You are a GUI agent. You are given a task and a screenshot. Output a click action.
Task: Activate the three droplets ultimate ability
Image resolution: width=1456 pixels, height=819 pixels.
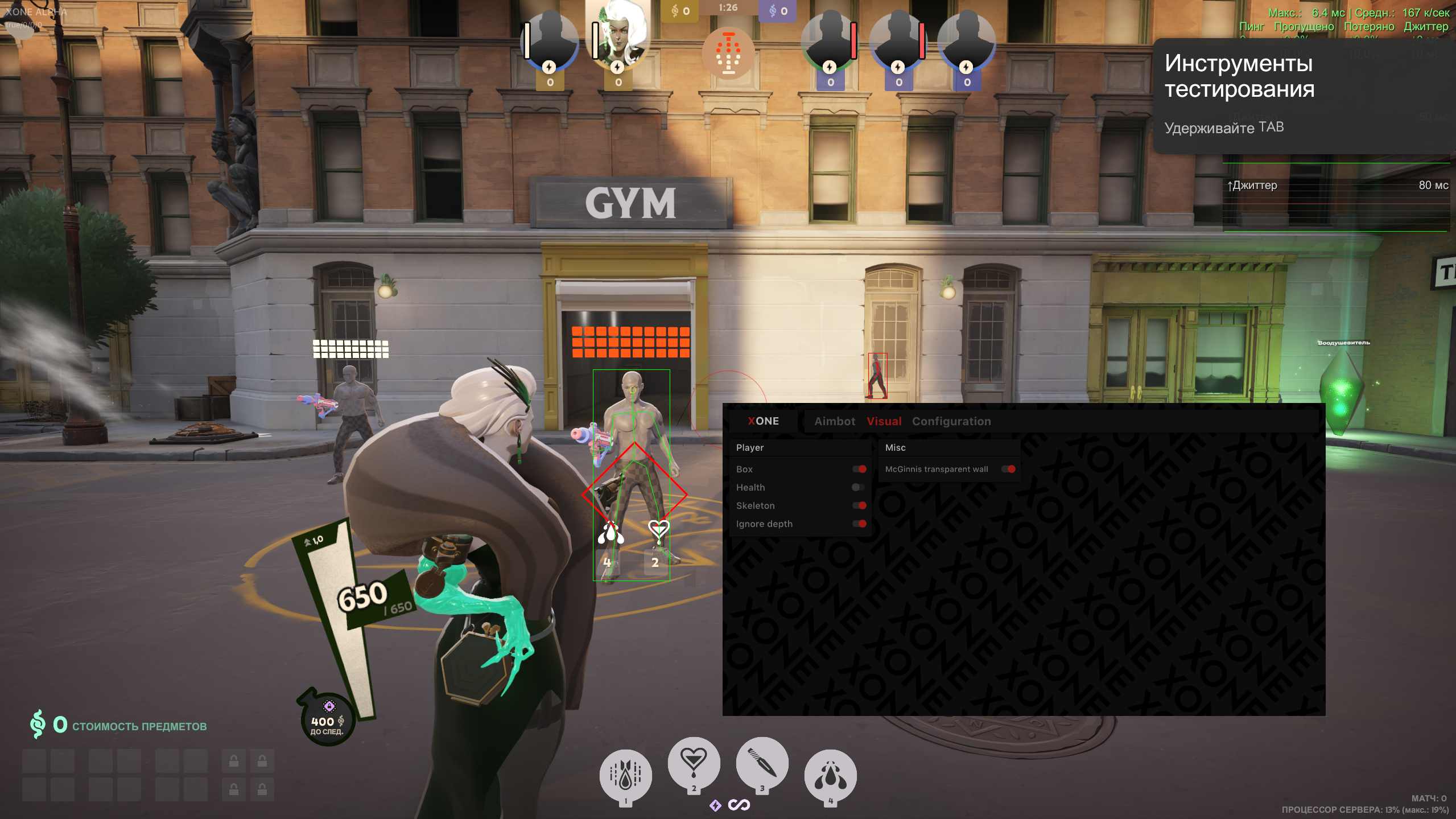tap(830, 775)
